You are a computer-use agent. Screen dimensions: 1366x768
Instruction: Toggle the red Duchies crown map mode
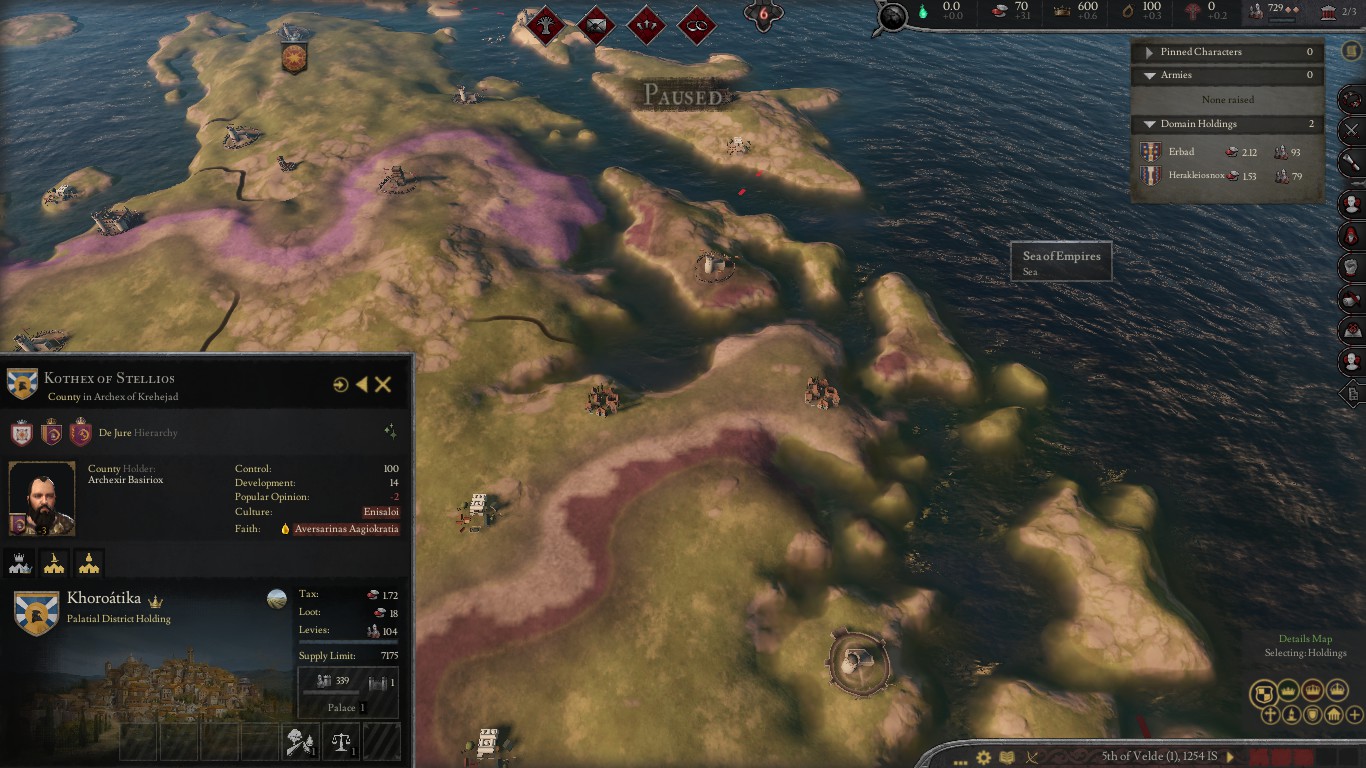[x=1313, y=690]
